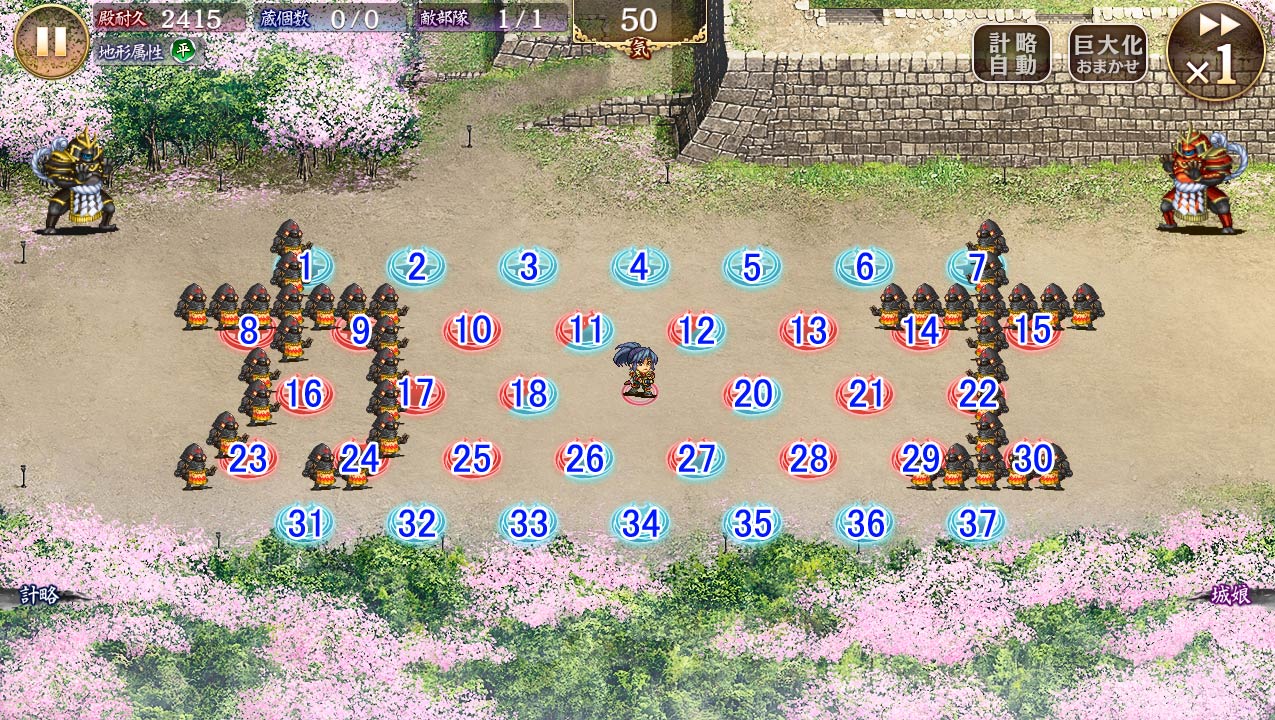The height and width of the screenshot is (720, 1275).
Task: Select deployment tile number 20
Action: pos(752,394)
